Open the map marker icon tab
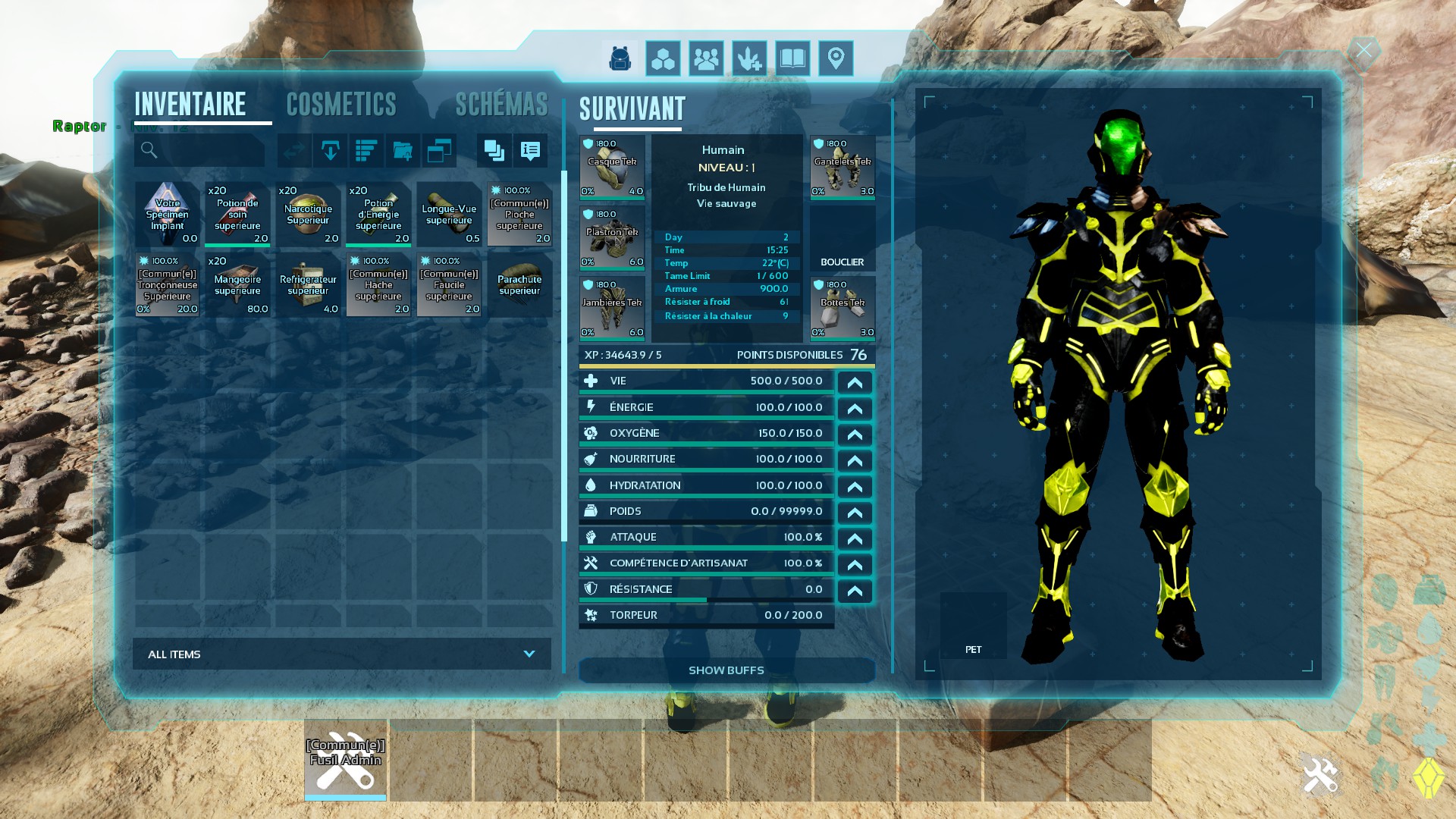Screen dimensions: 1456x819 836,58
